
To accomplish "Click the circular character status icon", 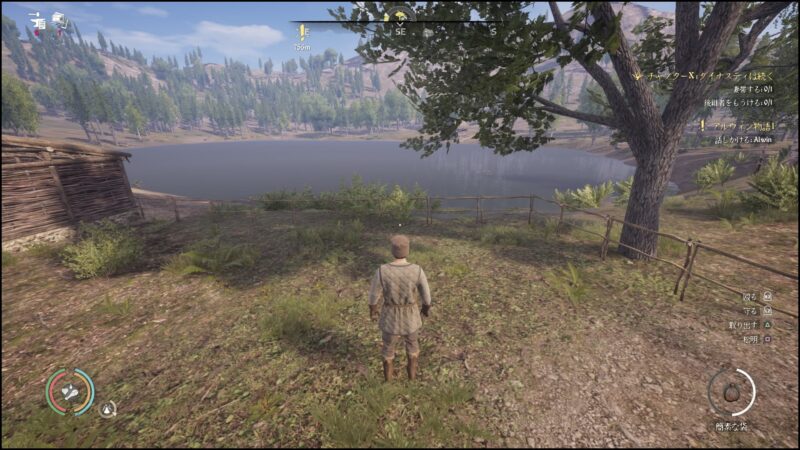I will (x=70, y=392).
